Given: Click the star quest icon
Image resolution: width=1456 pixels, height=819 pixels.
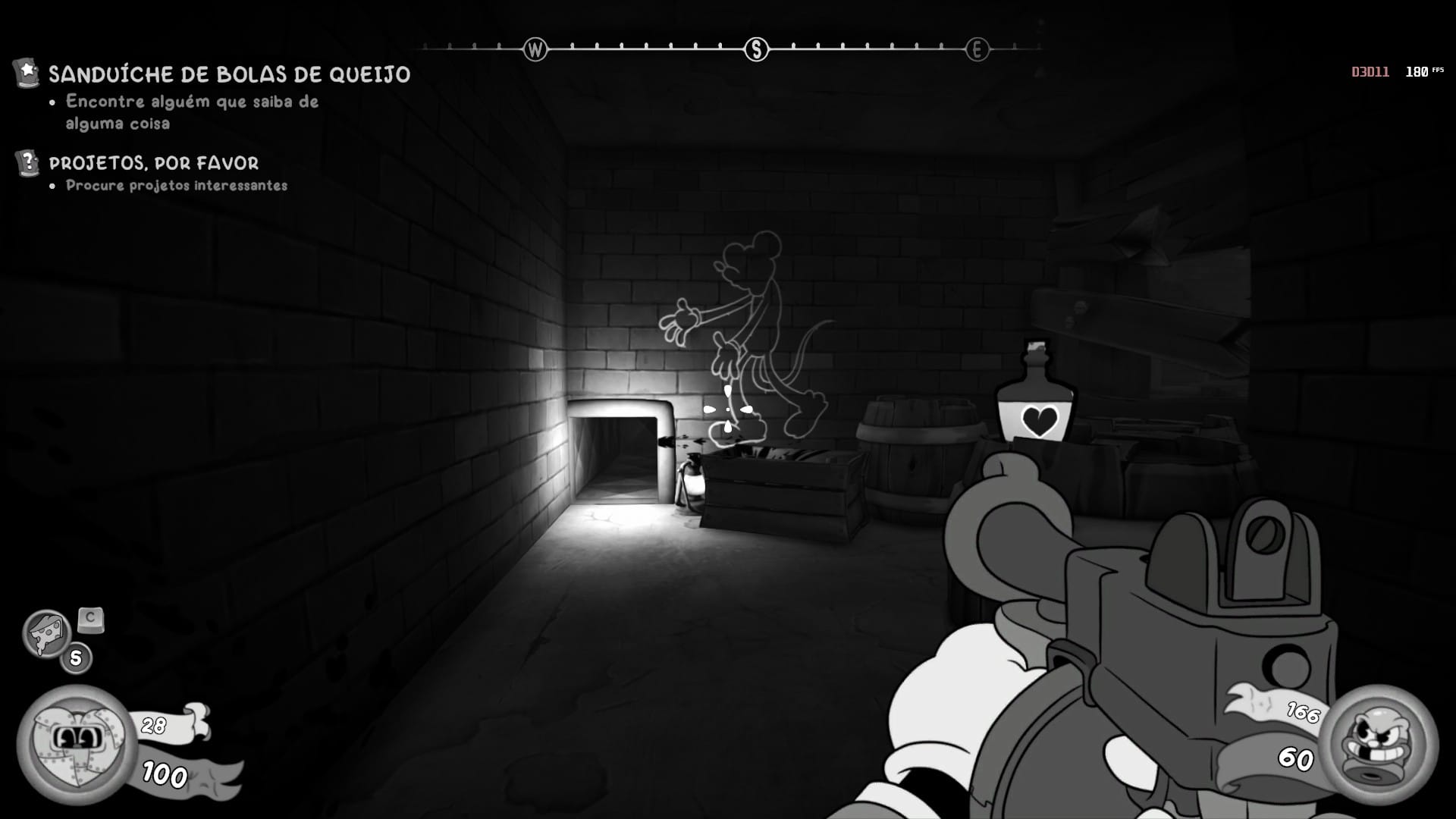Looking at the screenshot, I should point(27,73).
